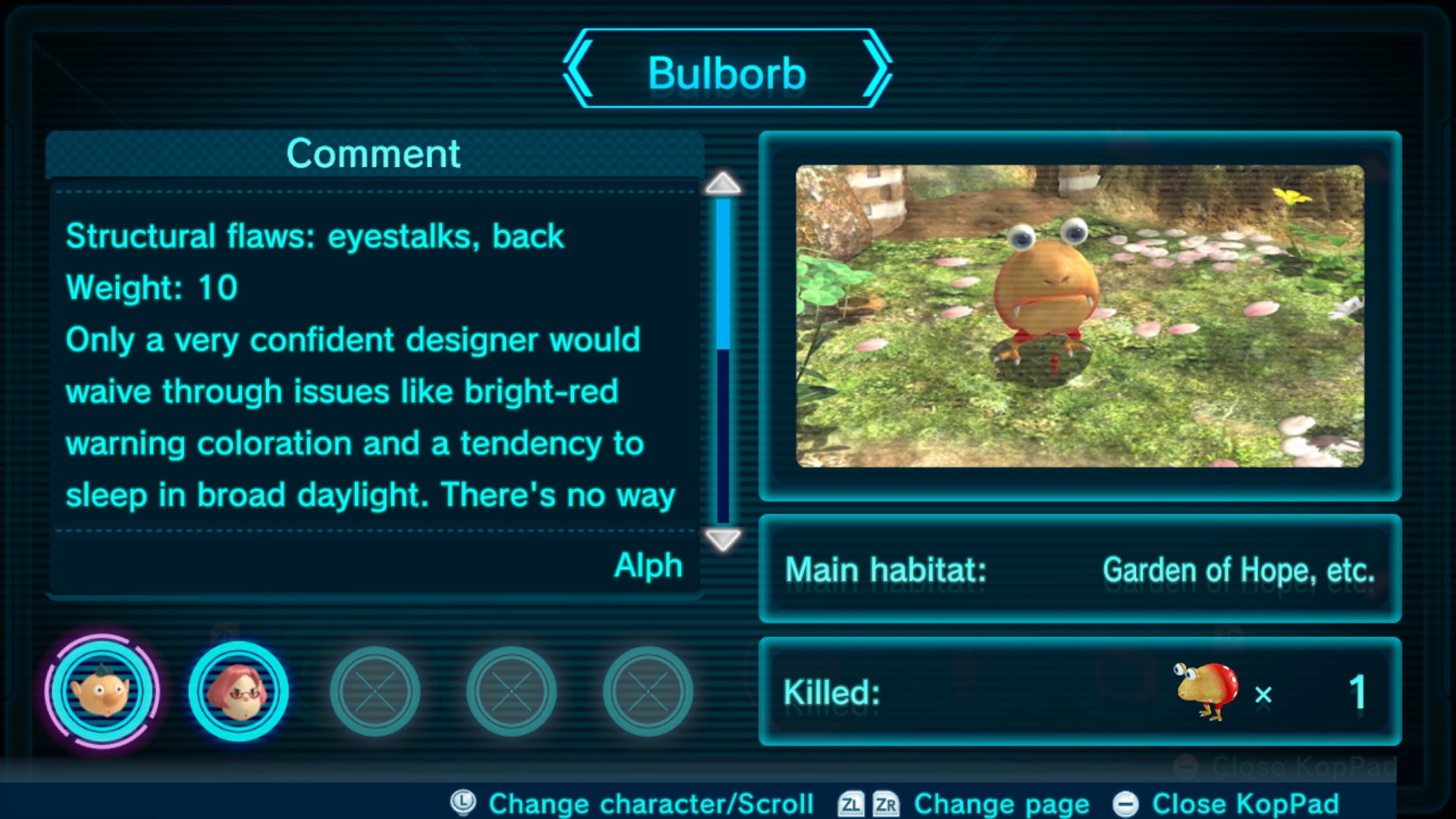The height and width of the screenshot is (819, 1456).
Task: Open the Bulborb entry title header
Action: tap(728, 72)
